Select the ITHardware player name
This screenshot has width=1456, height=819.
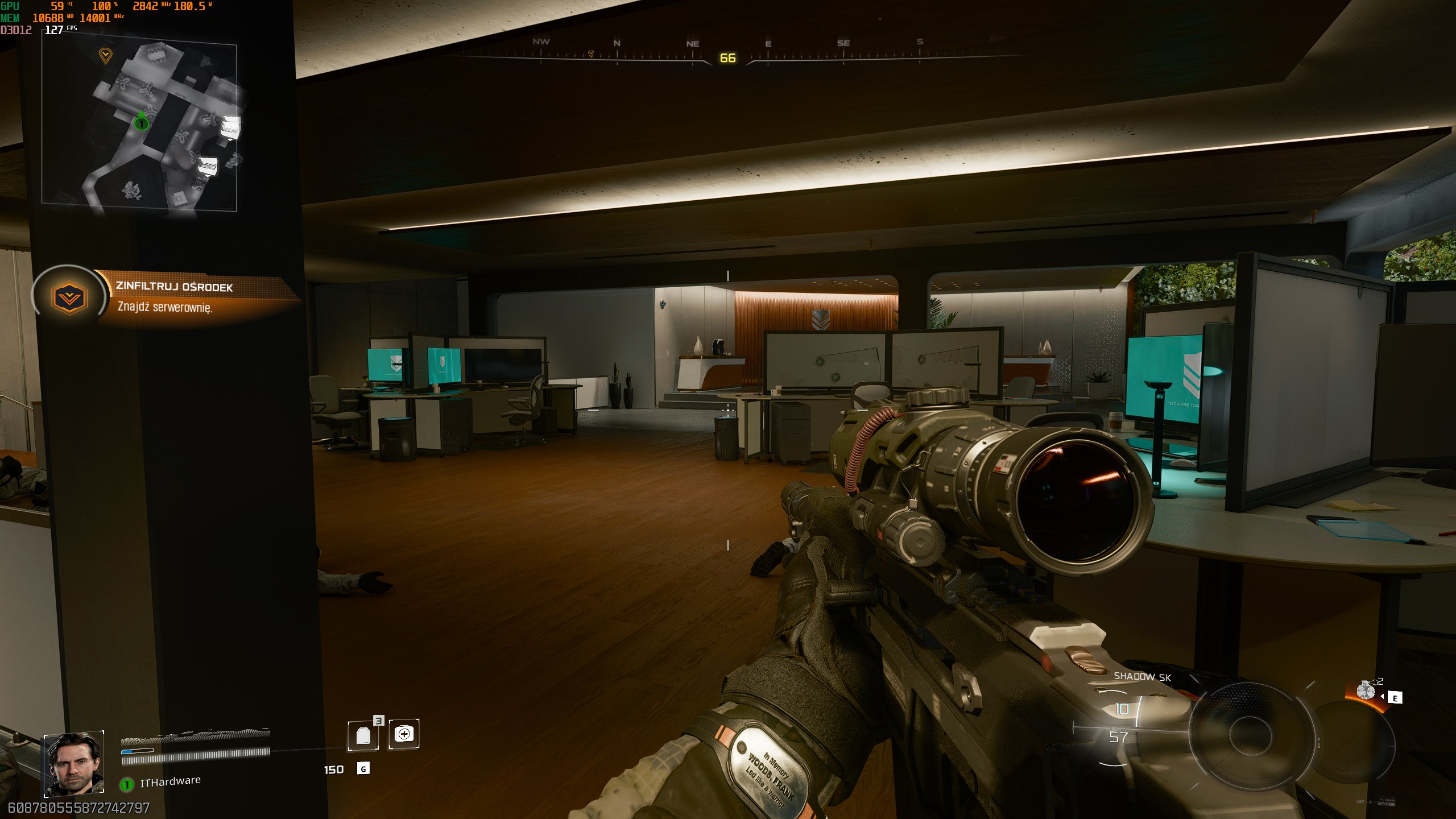pos(170,781)
